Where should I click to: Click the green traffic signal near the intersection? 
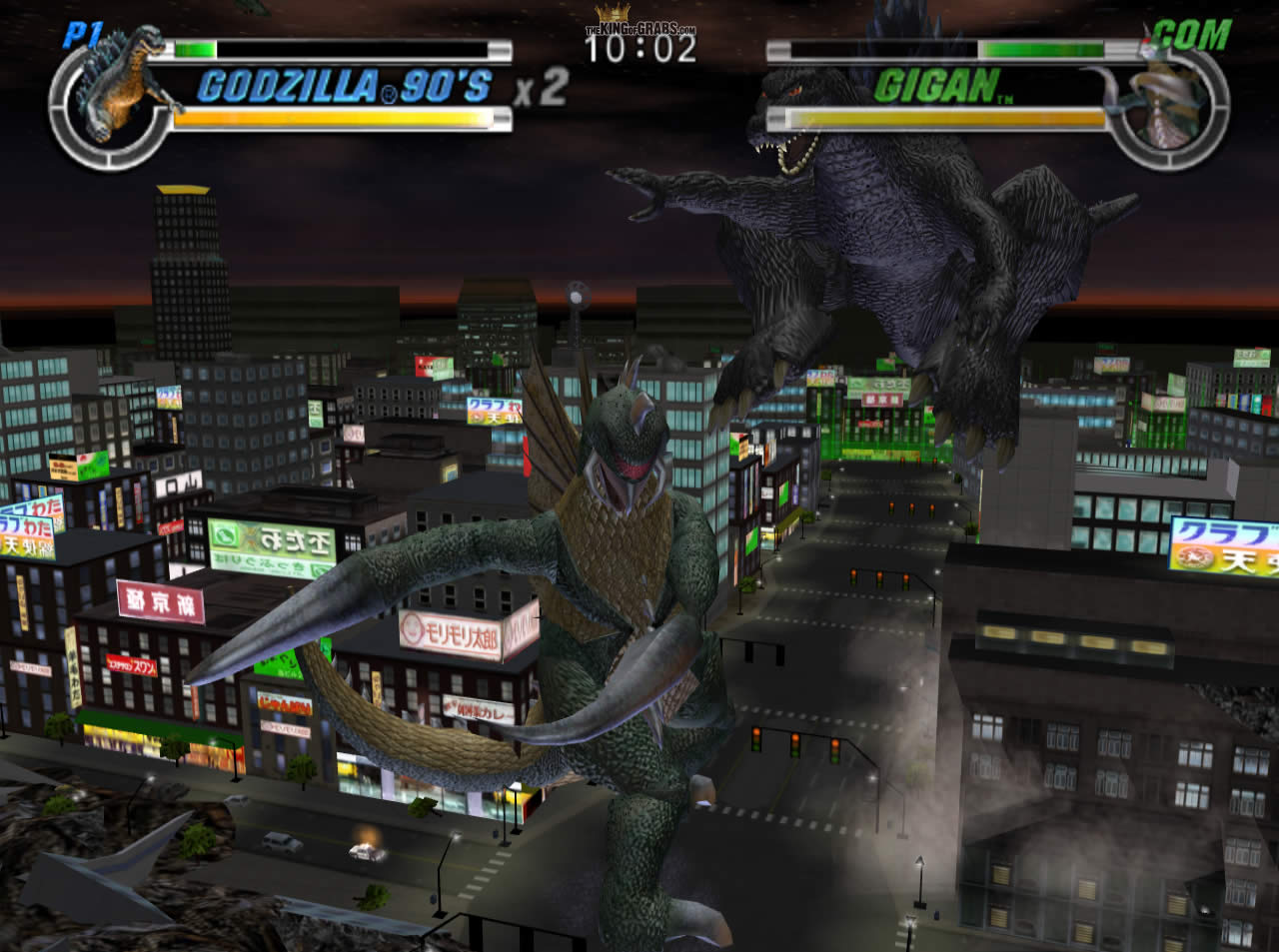pyautogui.click(x=794, y=754)
